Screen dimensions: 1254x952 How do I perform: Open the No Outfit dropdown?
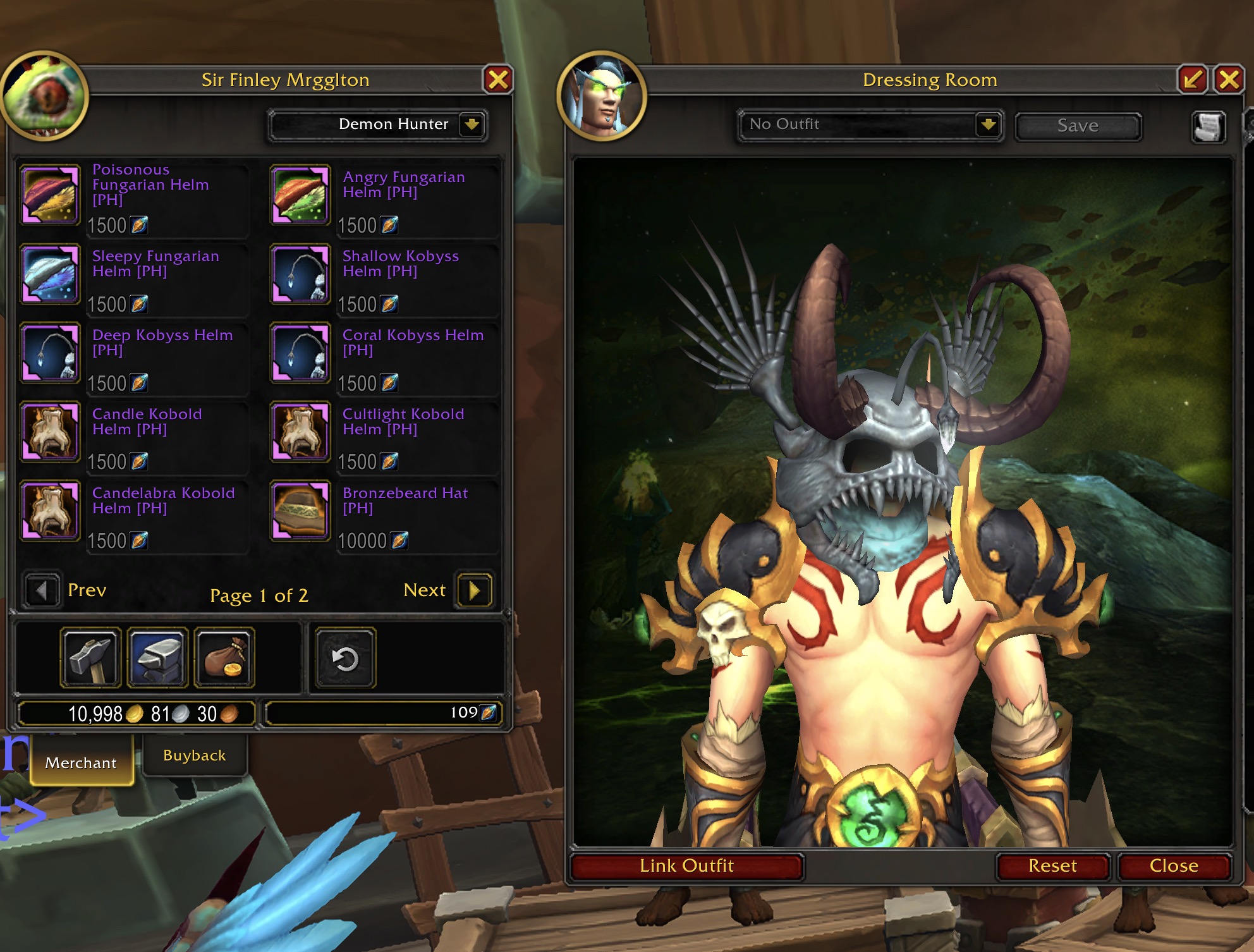click(988, 125)
